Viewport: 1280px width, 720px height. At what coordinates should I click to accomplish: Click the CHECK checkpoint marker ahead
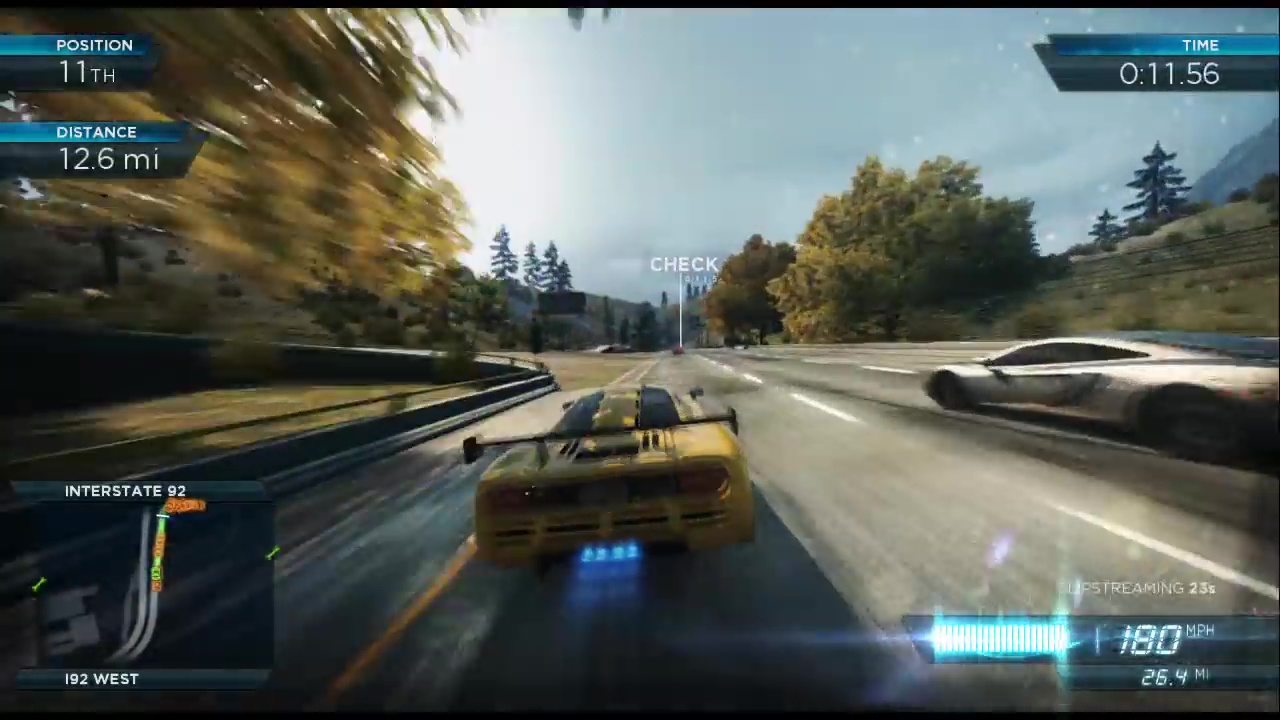point(684,265)
